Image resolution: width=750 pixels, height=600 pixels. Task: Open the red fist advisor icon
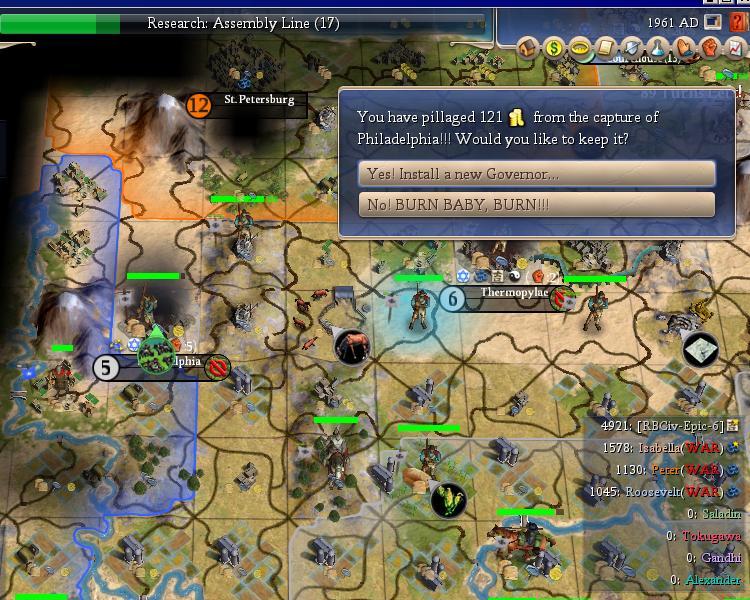[710, 47]
